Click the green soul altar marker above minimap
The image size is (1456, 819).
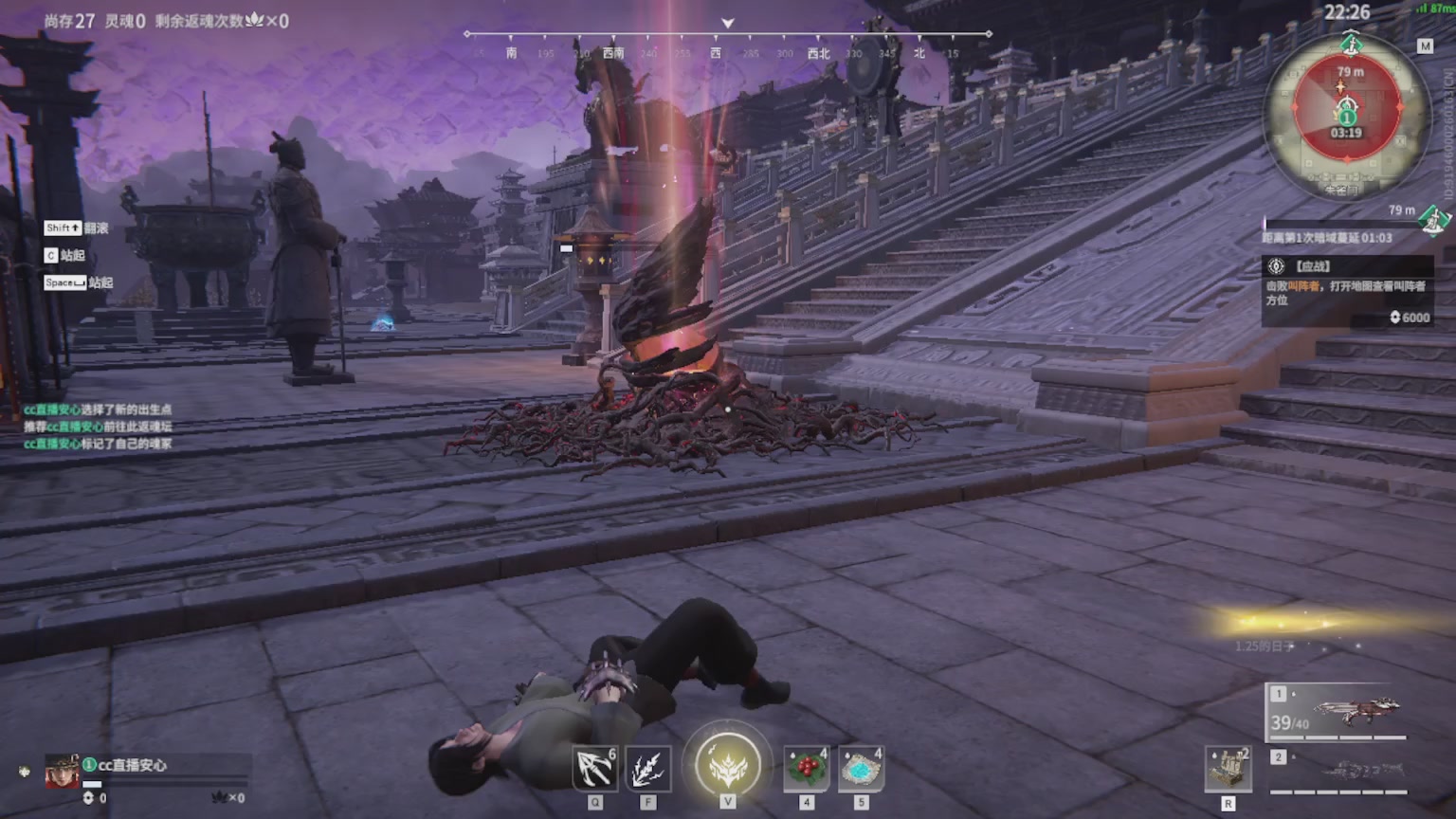[x=1351, y=44]
